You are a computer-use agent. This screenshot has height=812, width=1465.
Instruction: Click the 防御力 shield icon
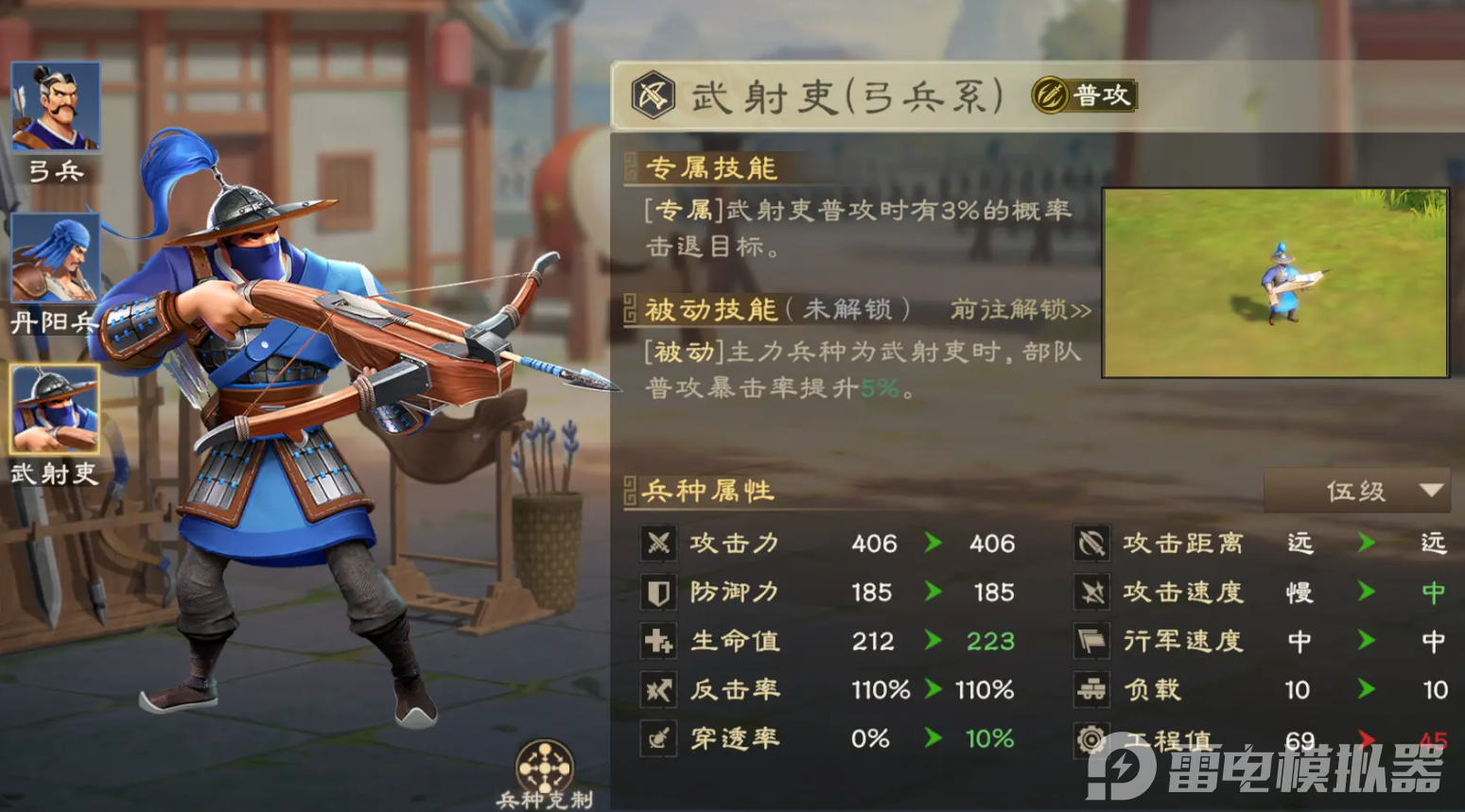pyautogui.click(x=659, y=593)
